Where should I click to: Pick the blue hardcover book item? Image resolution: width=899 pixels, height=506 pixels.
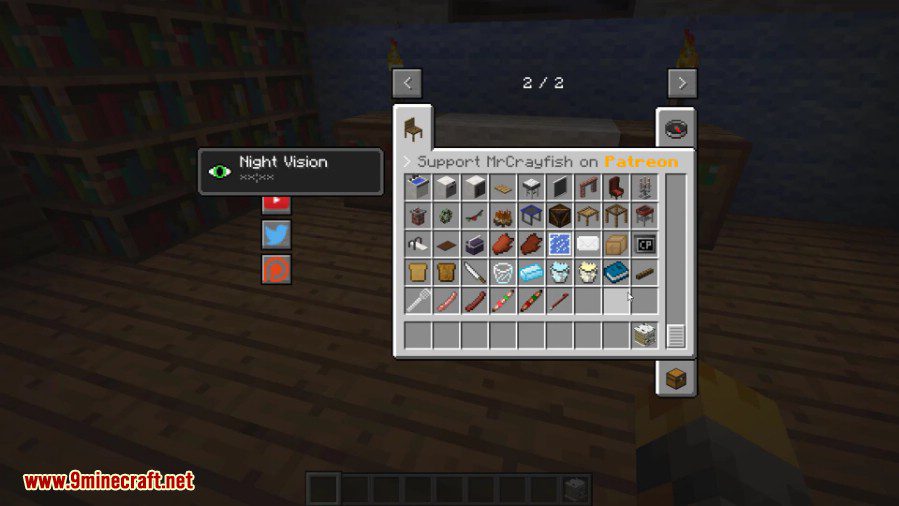click(615, 272)
